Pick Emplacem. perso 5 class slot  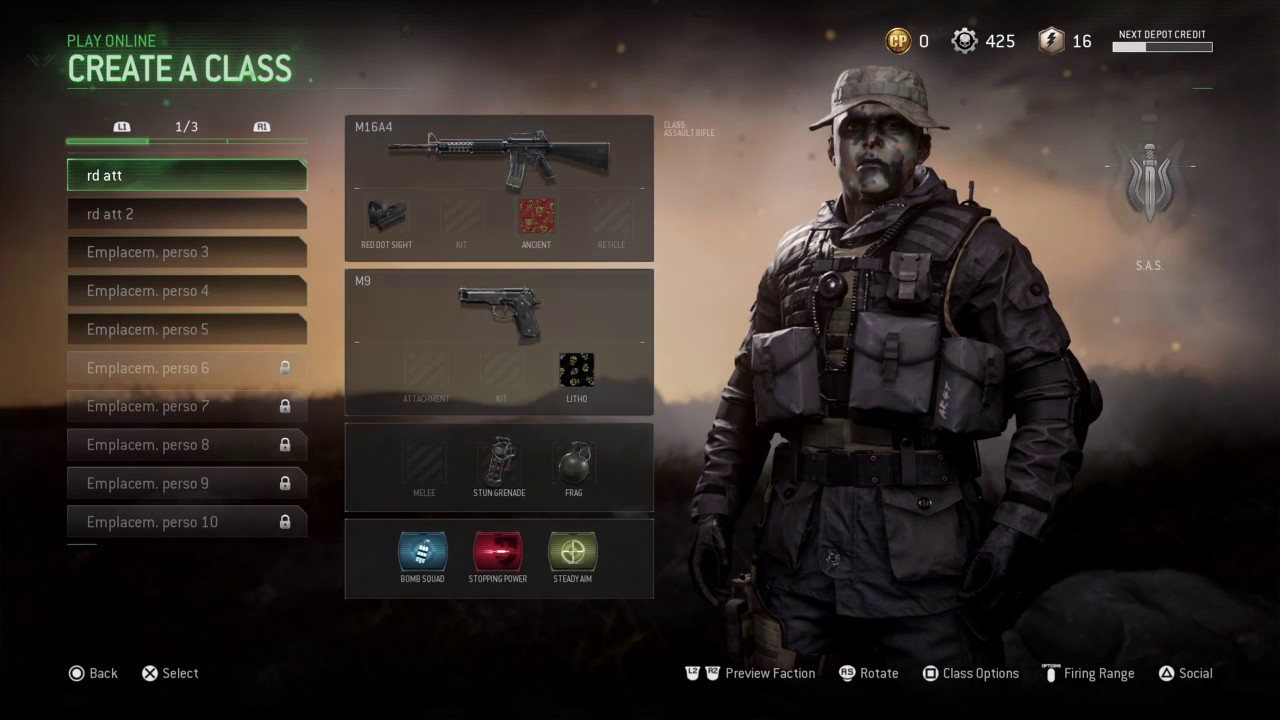(x=187, y=329)
